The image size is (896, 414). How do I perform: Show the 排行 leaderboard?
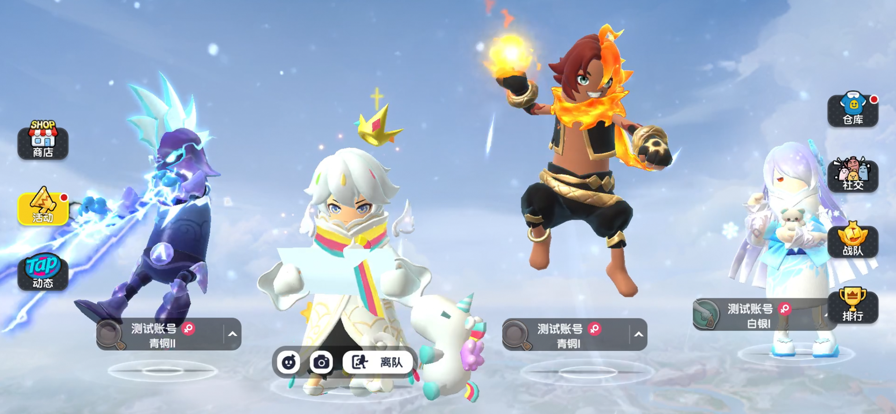click(852, 305)
